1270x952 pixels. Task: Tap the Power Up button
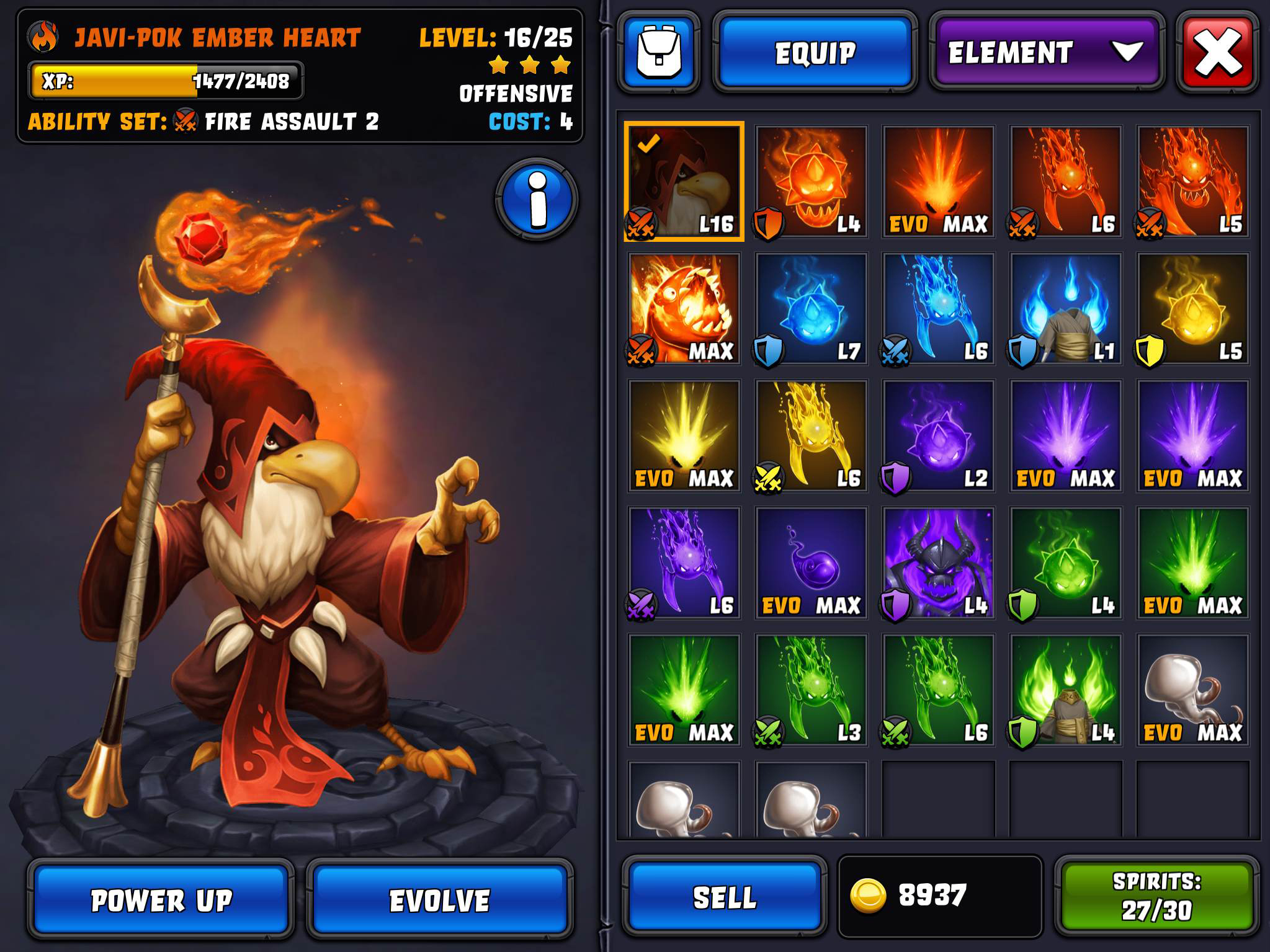160,900
